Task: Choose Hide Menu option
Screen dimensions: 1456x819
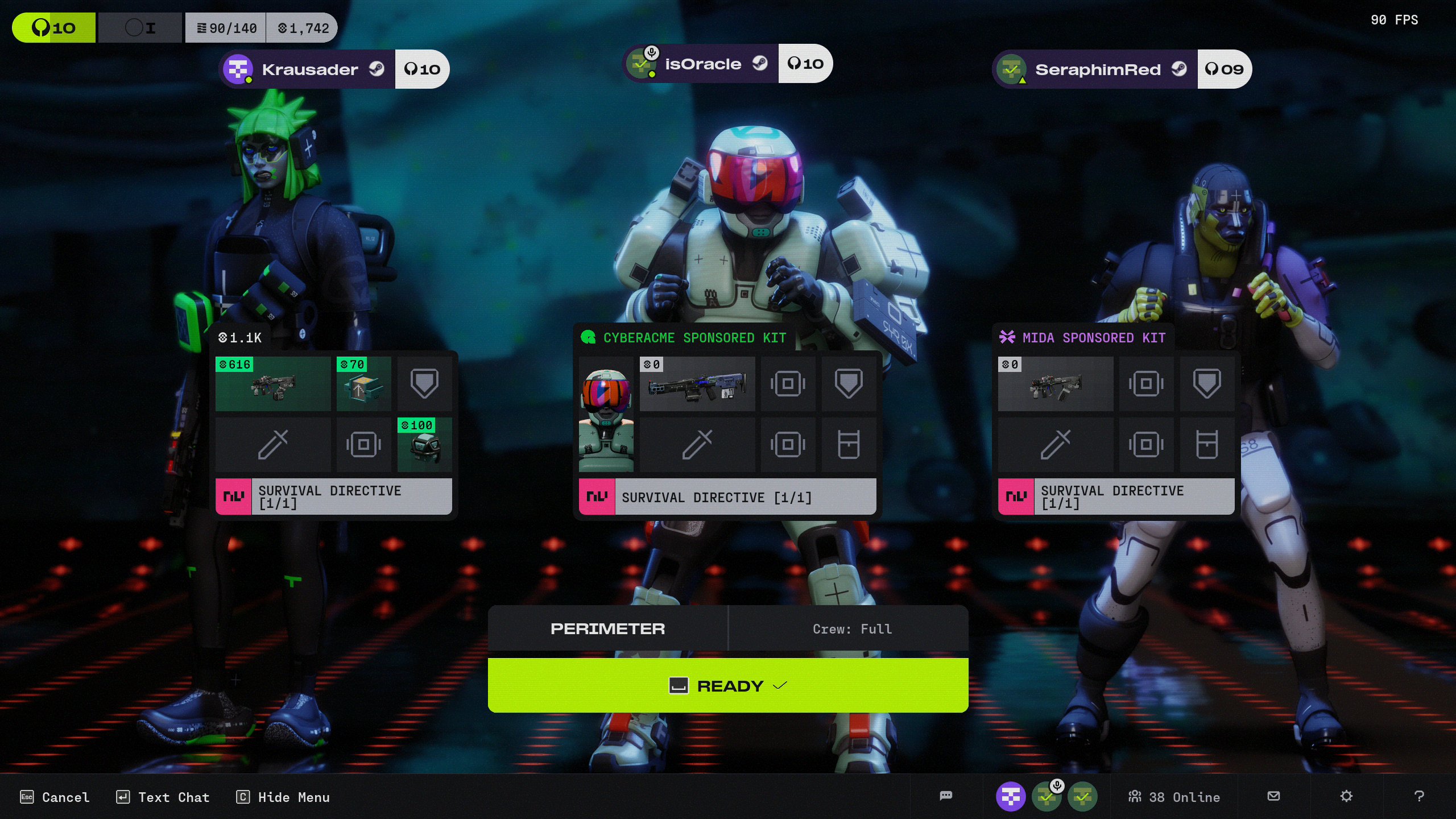Action: tap(283, 797)
